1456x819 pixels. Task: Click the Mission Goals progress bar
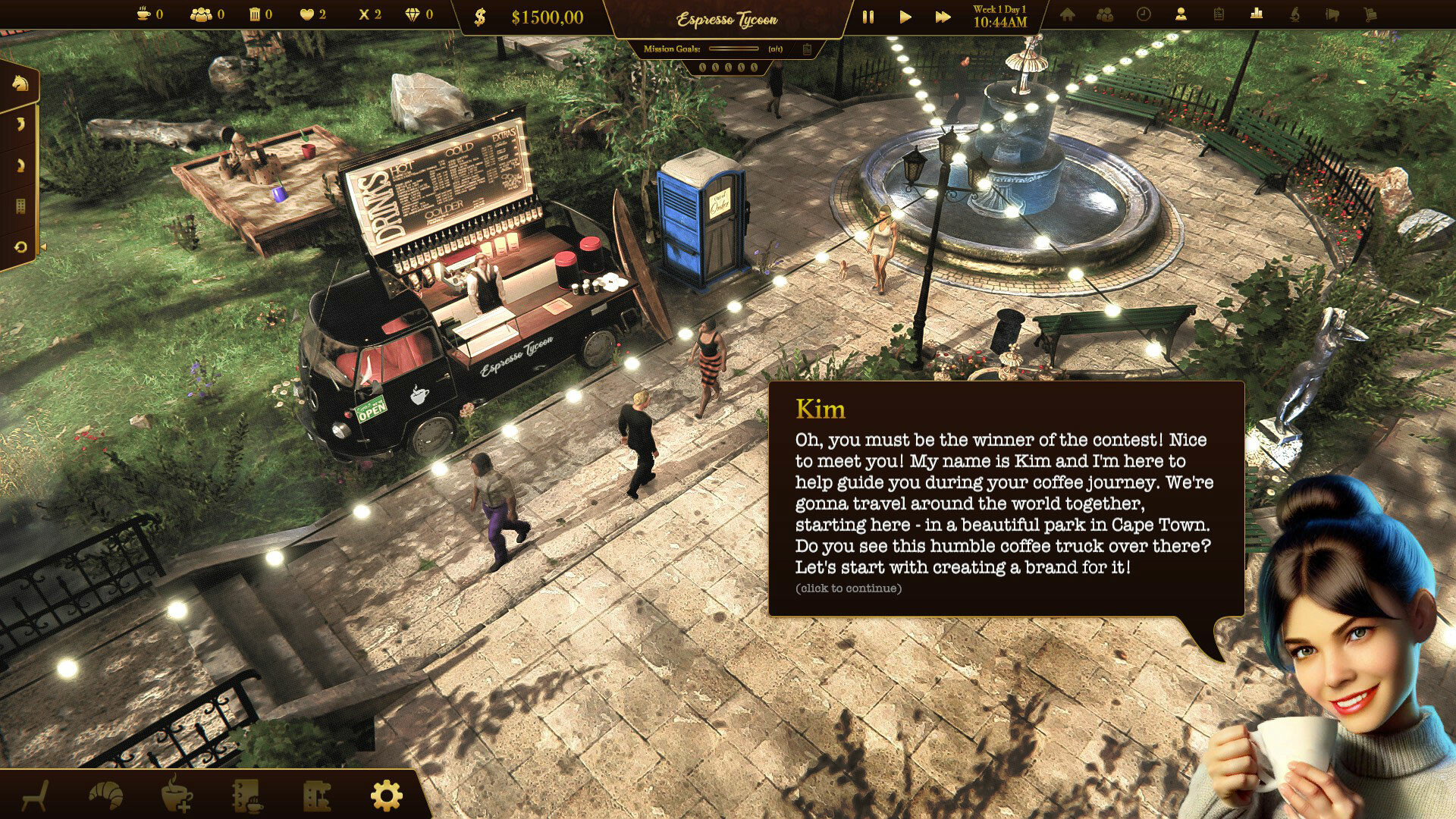coord(734,49)
